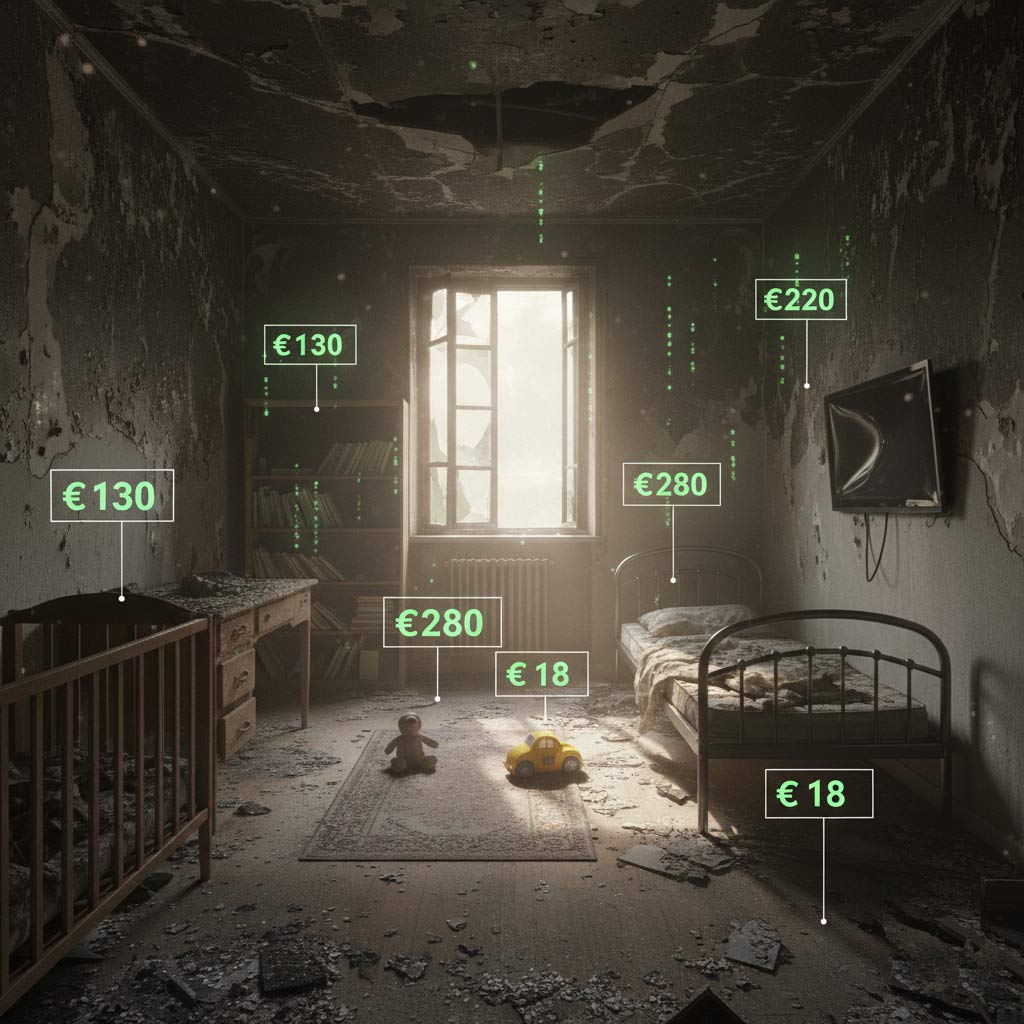Select the €280 tag above the bed
The height and width of the screenshot is (1024, 1024).
click(x=671, y=484)
